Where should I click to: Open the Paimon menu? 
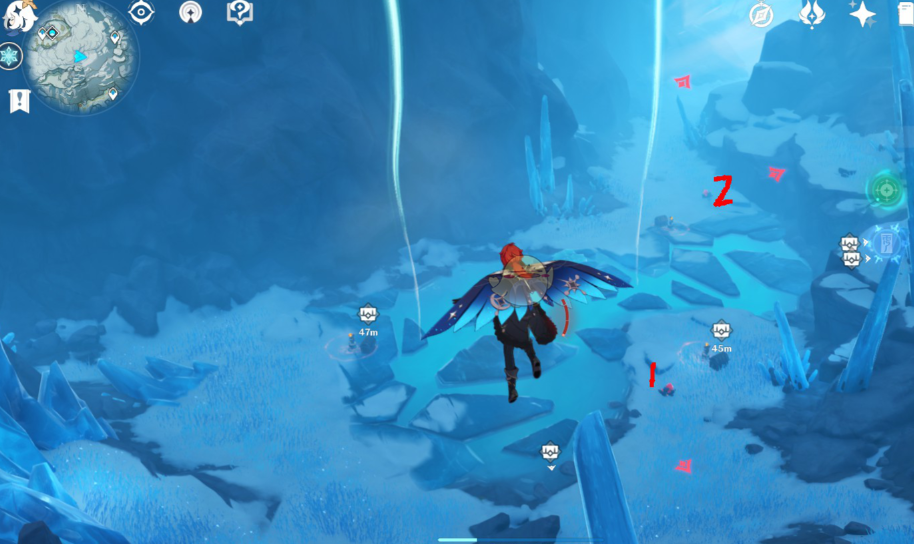[18, 14]
